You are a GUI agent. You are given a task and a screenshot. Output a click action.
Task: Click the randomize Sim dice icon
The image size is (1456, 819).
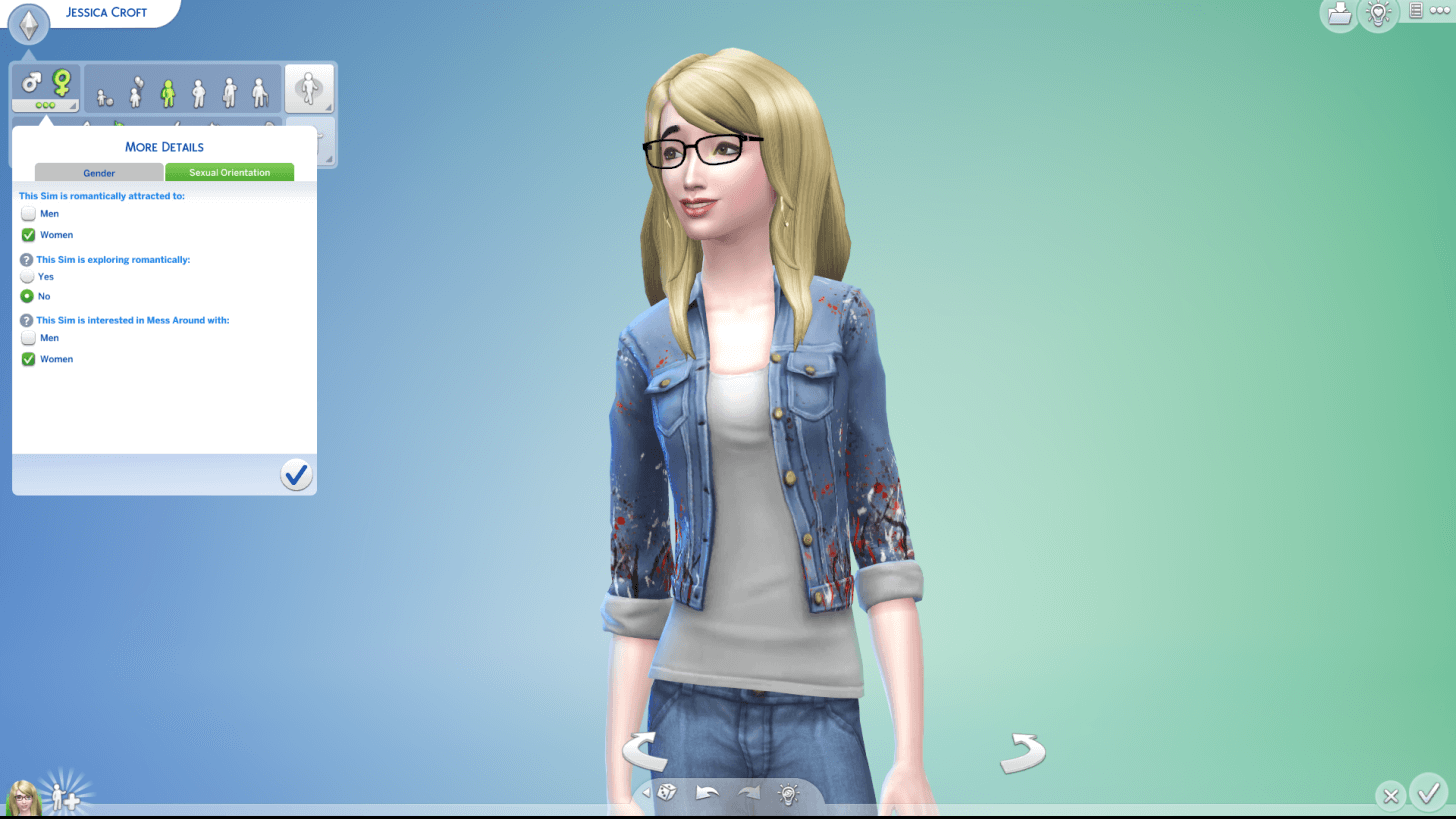tap(666, 793)
